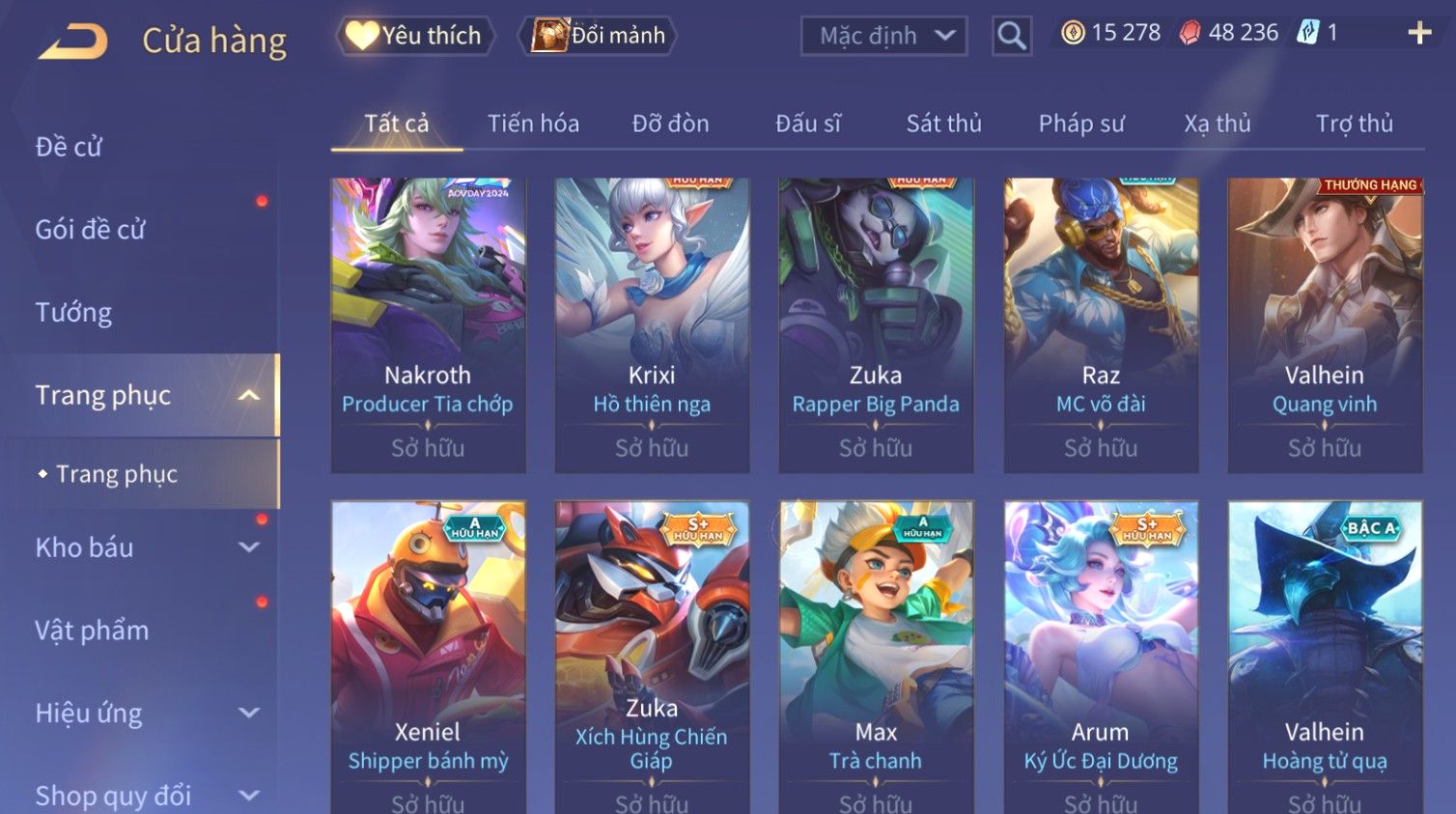Open the Yêu thích favorites list
Screen dimensions: 1456x814
click(415, 36)
